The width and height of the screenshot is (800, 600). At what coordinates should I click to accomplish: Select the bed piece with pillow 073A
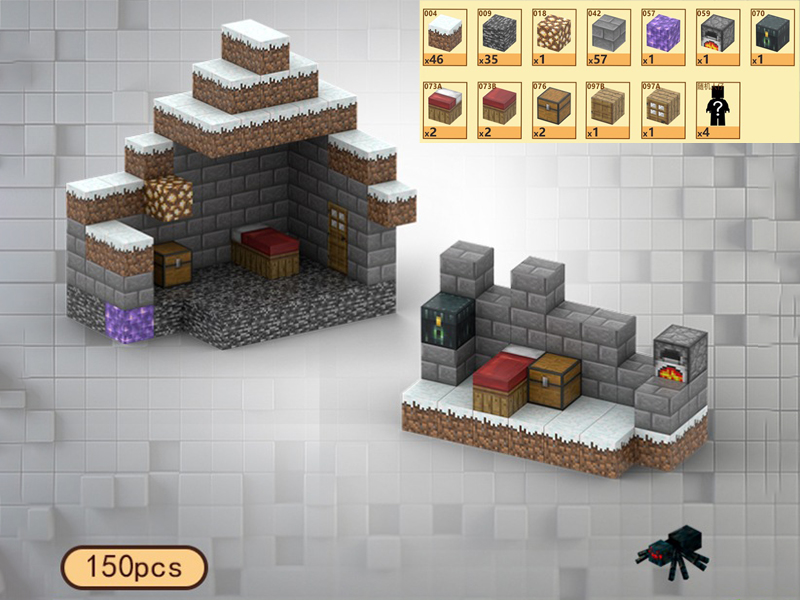point(444,108)
